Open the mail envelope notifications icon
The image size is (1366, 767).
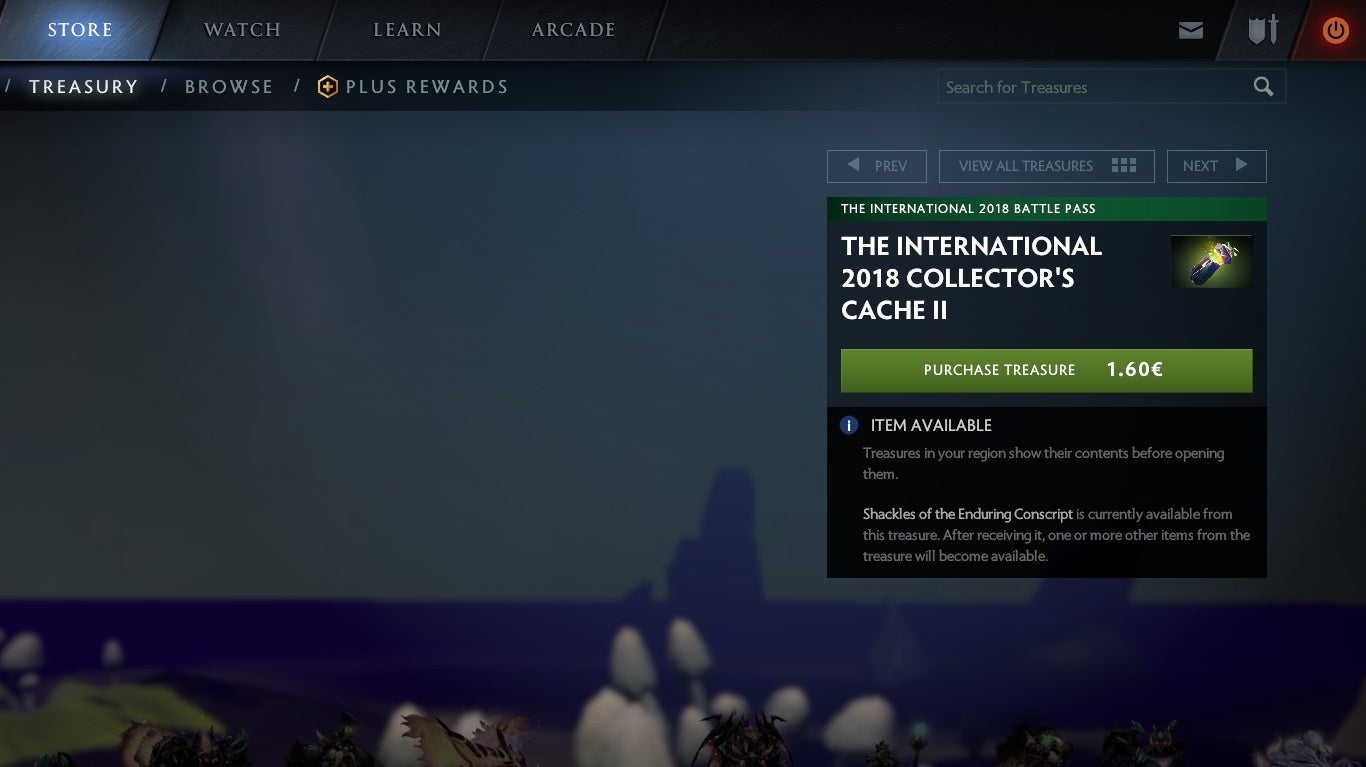(1191, 30)
